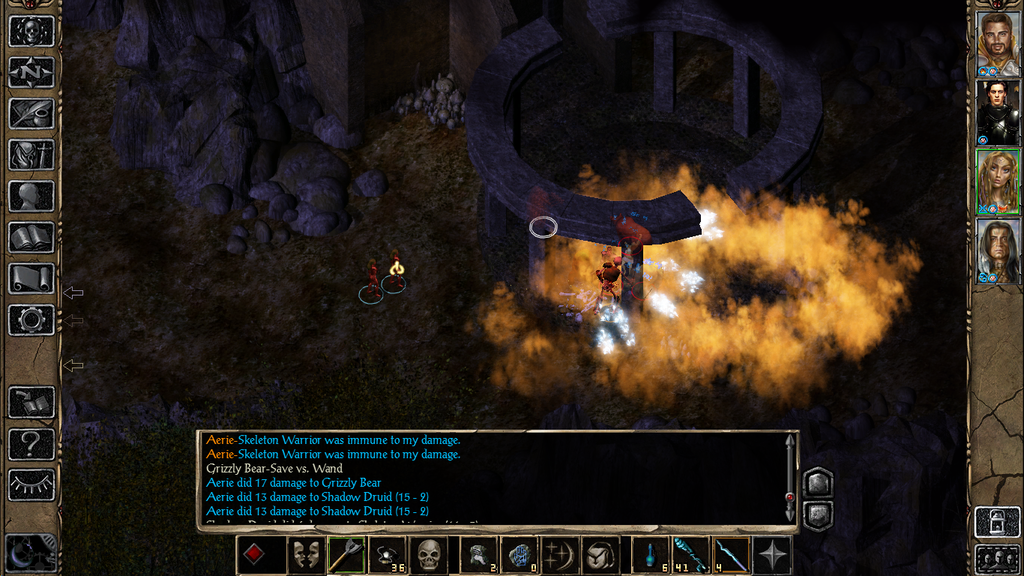Image resolution: width=1024 pixels, height=576 pixels.
Task: Open the journal quill button
Action: 31,113
